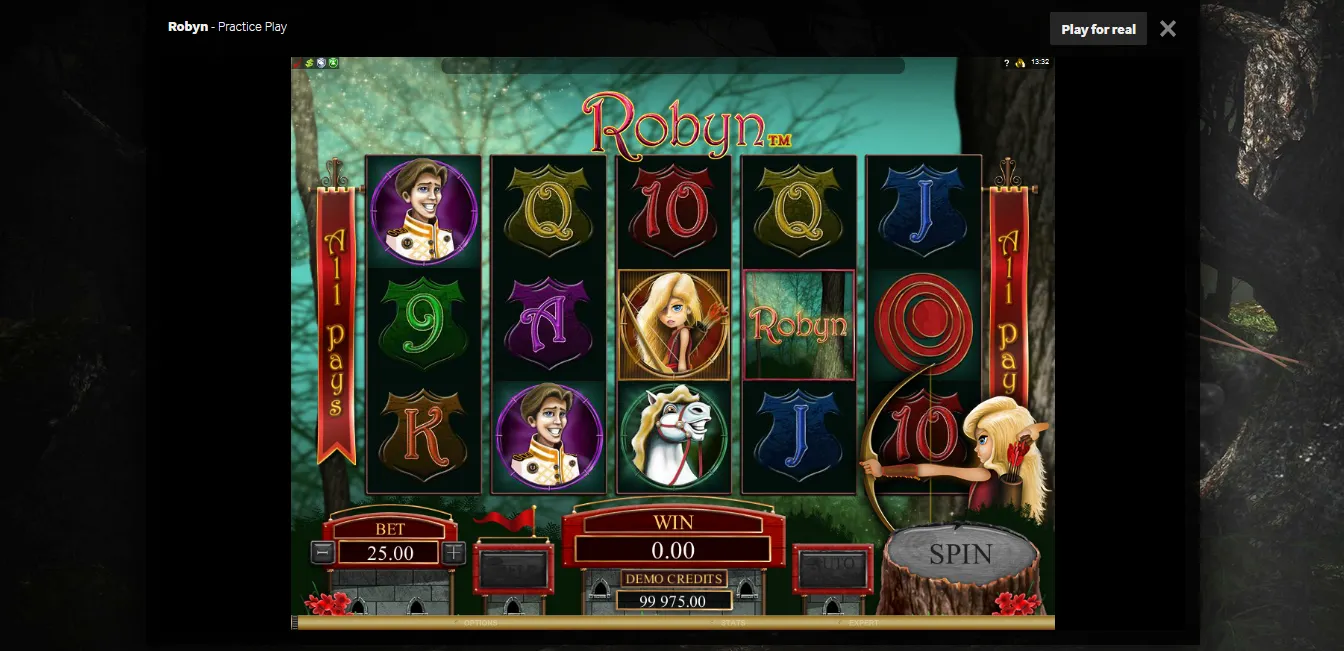The height and width of the screenshot is (651, 1344).
Task: Spin the reels with the SPIN button
Action: click(x=960, y=554)
